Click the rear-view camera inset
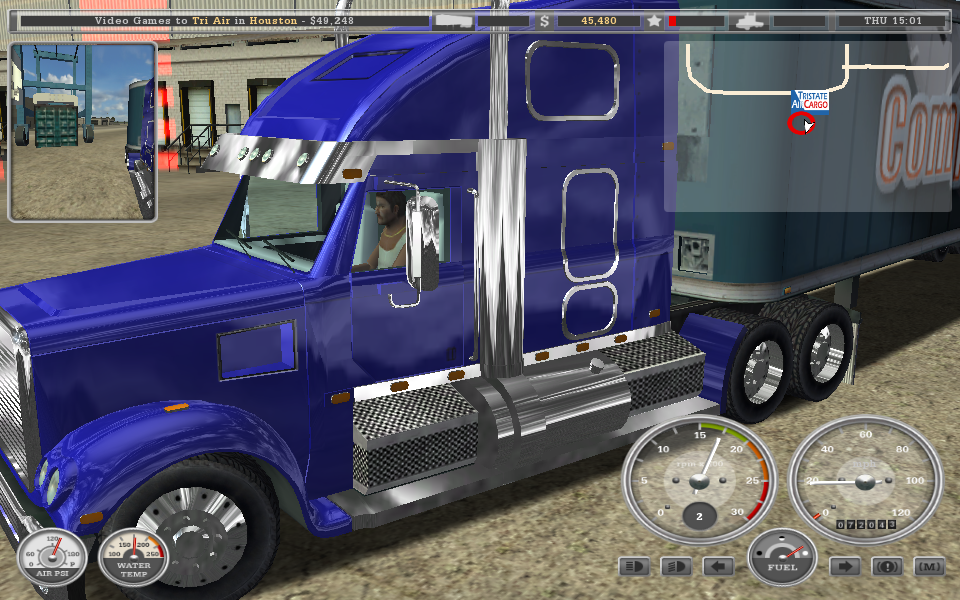Image resolution: width=960 pixels, height=600 pixels. click(83, 132)
